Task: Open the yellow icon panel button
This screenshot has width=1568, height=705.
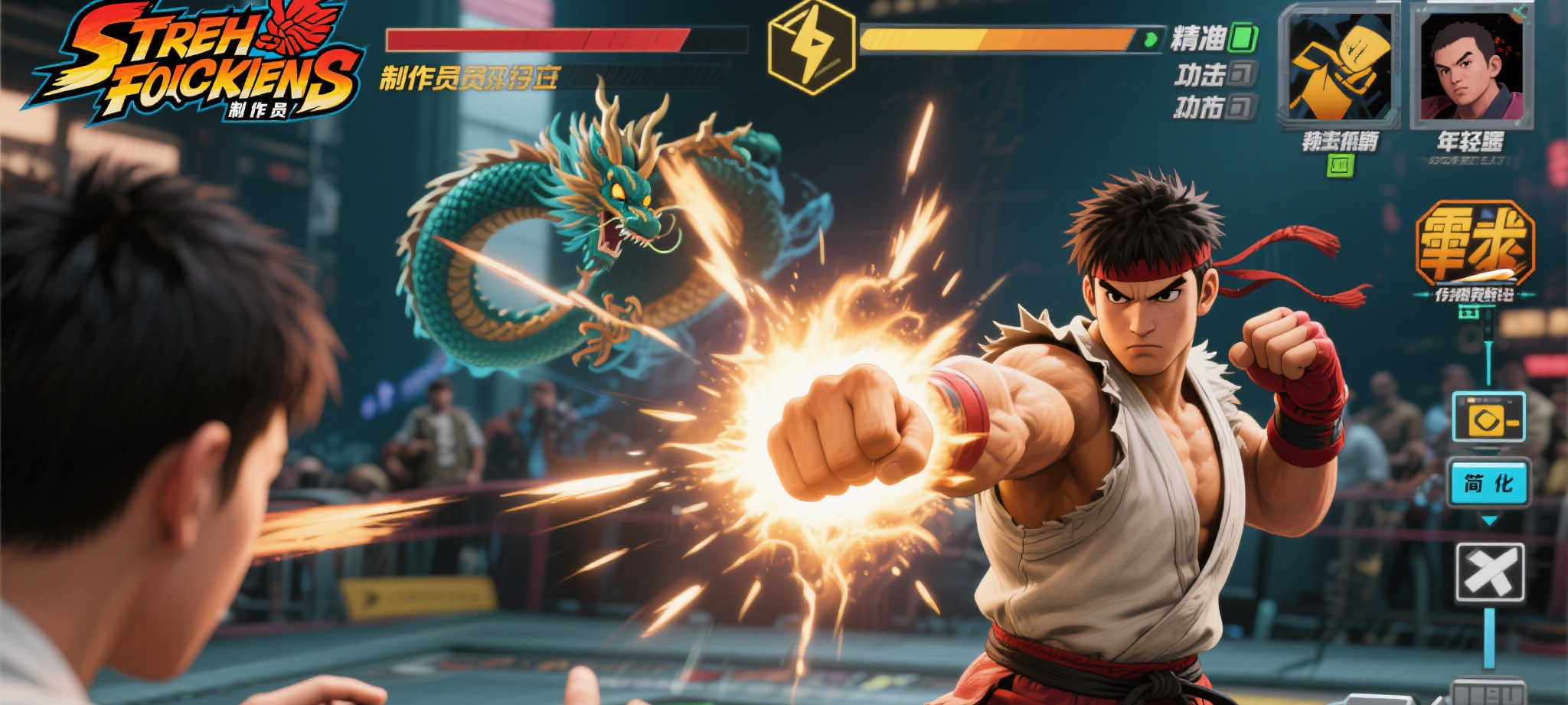Action: [x=1488, y=418]
